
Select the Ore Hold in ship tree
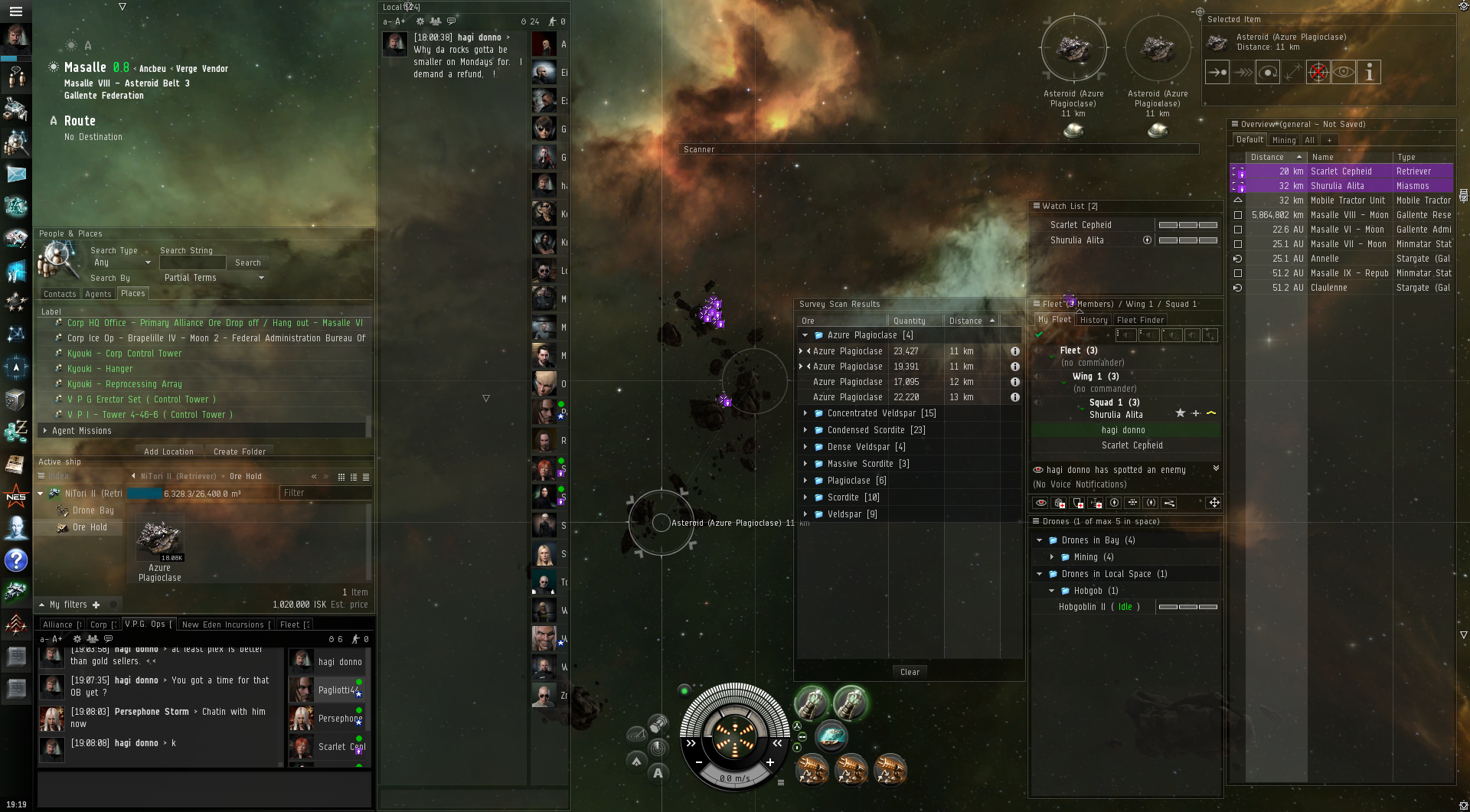90,527
